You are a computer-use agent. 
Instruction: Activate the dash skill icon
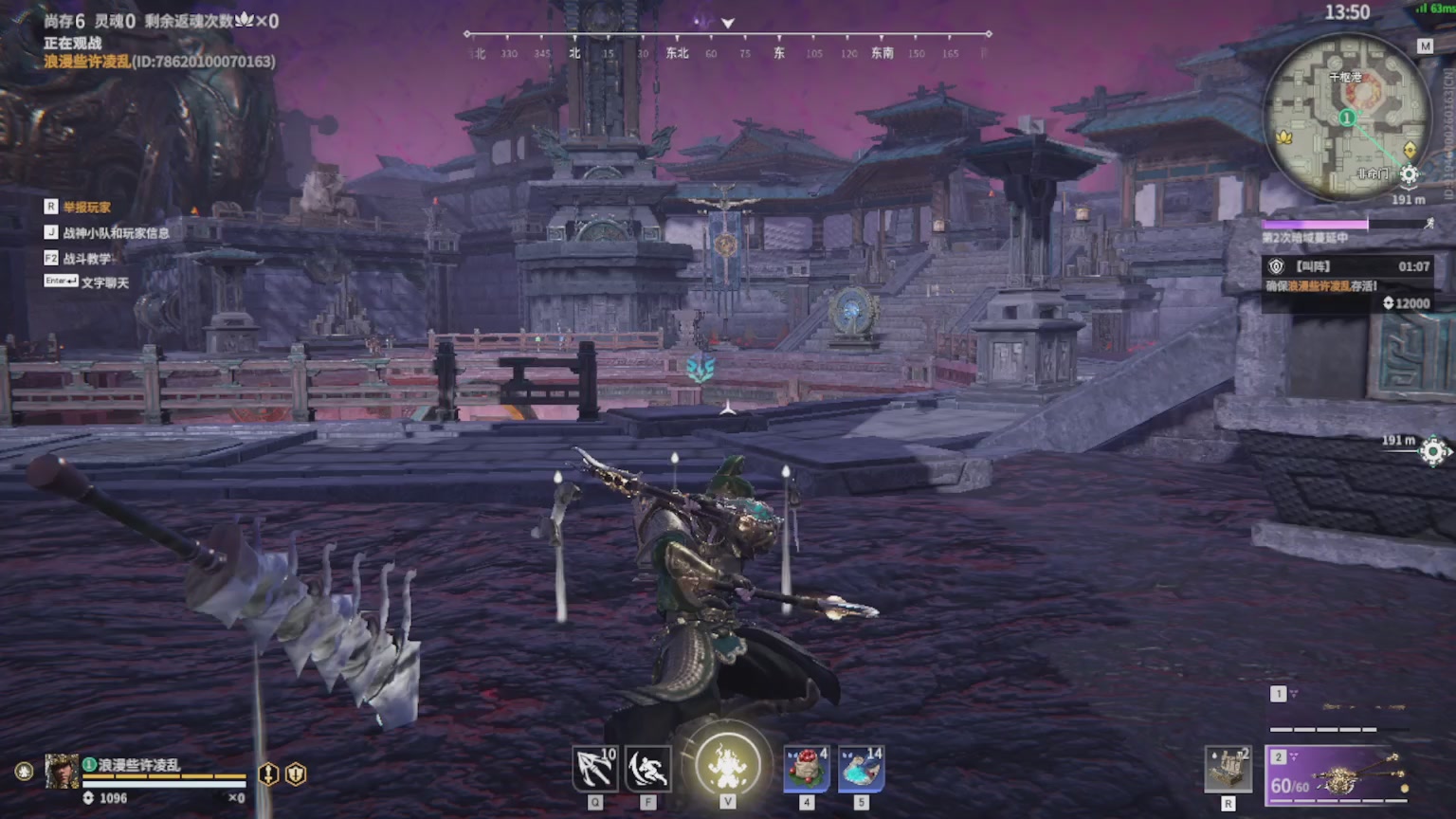(x=648, y=769)
